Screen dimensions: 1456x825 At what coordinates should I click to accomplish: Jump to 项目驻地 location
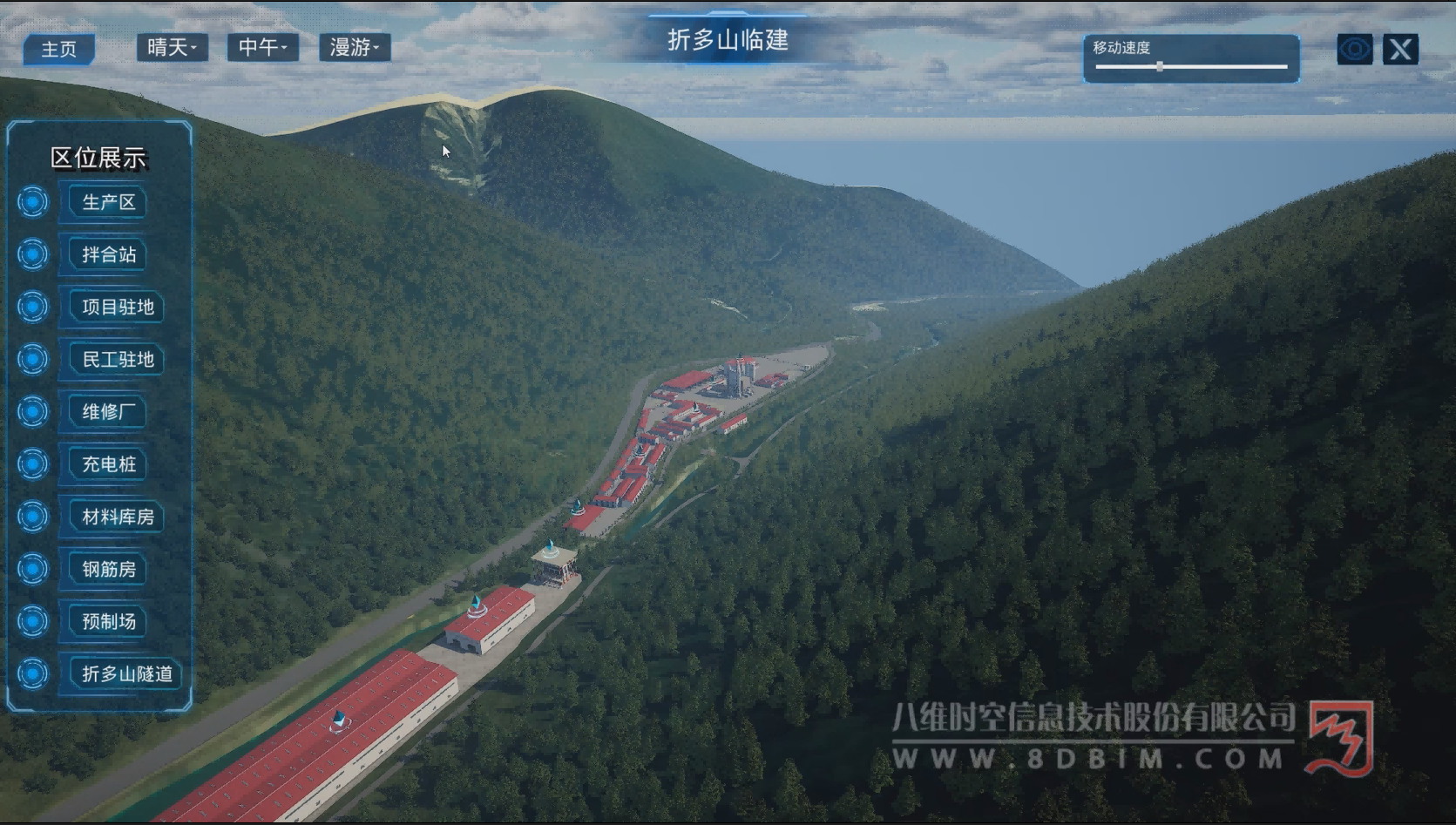click(118, 307)
